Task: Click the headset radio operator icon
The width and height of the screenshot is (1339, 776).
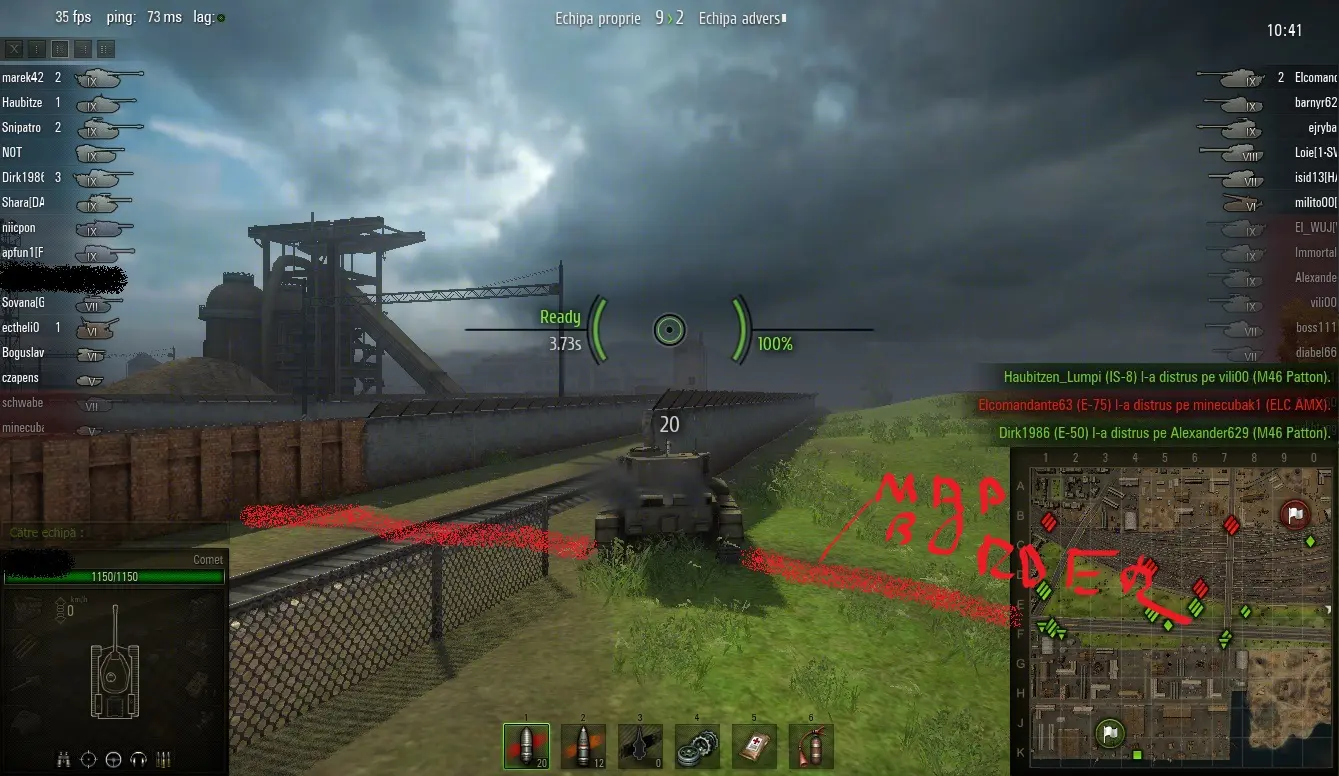Action: pos(139,758)
